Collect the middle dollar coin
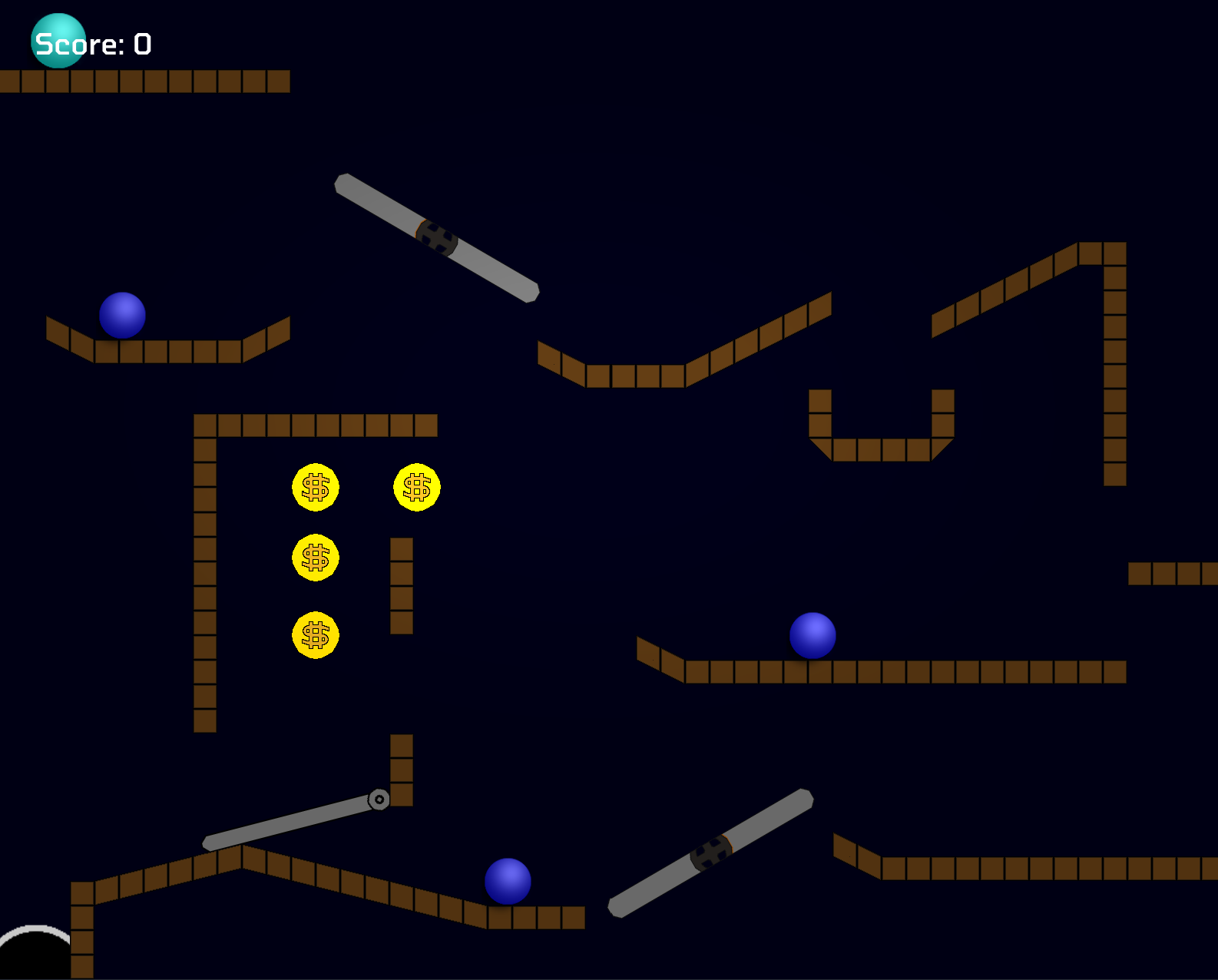Image resolution: width=1218 pixels, height=980 pixels. tap(316, 558)
